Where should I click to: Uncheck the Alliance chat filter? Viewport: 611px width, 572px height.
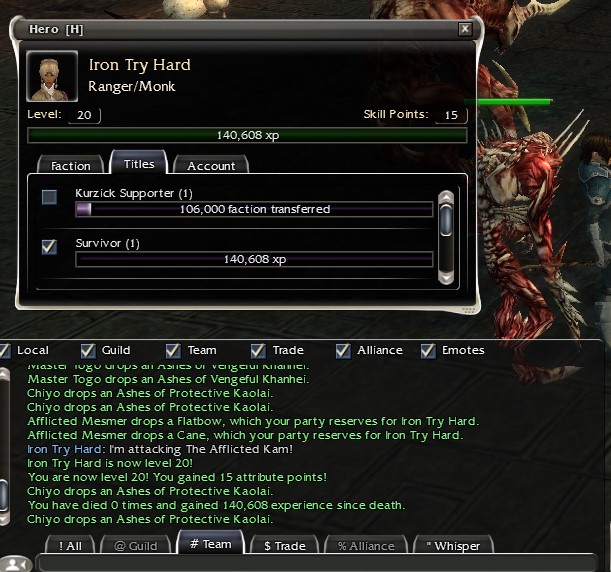[343, 350]
